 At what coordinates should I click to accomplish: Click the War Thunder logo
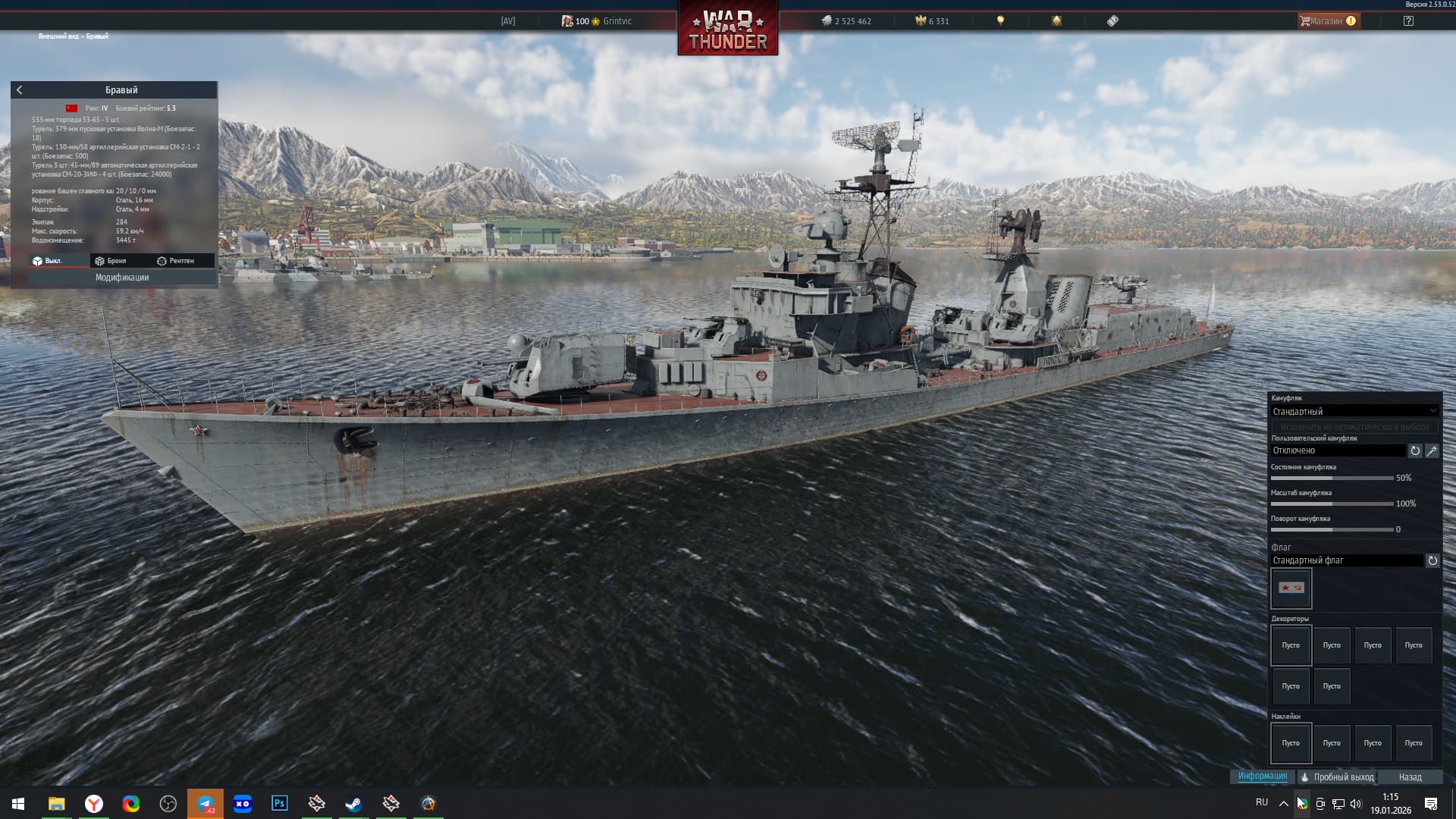click(x=727, y=29)
